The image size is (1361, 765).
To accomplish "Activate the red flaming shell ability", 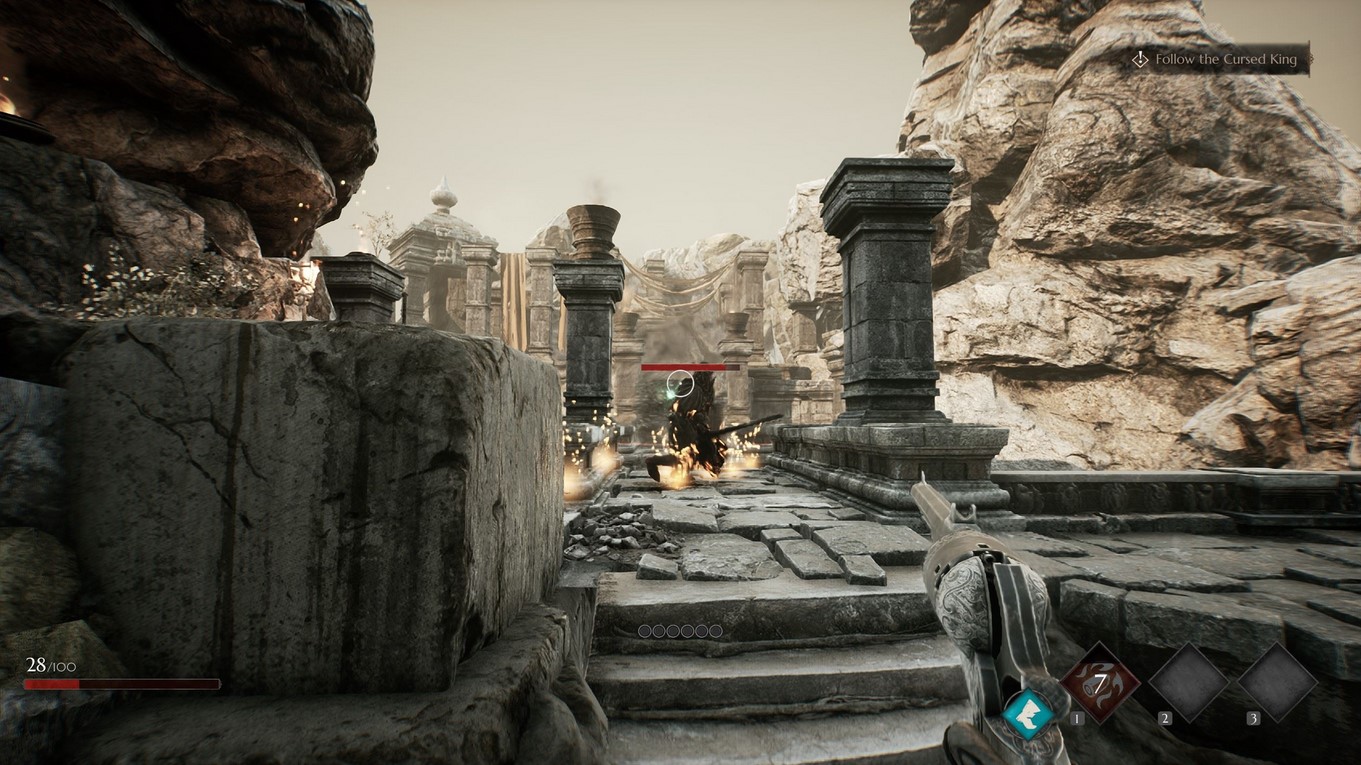I will (1099, 683).
